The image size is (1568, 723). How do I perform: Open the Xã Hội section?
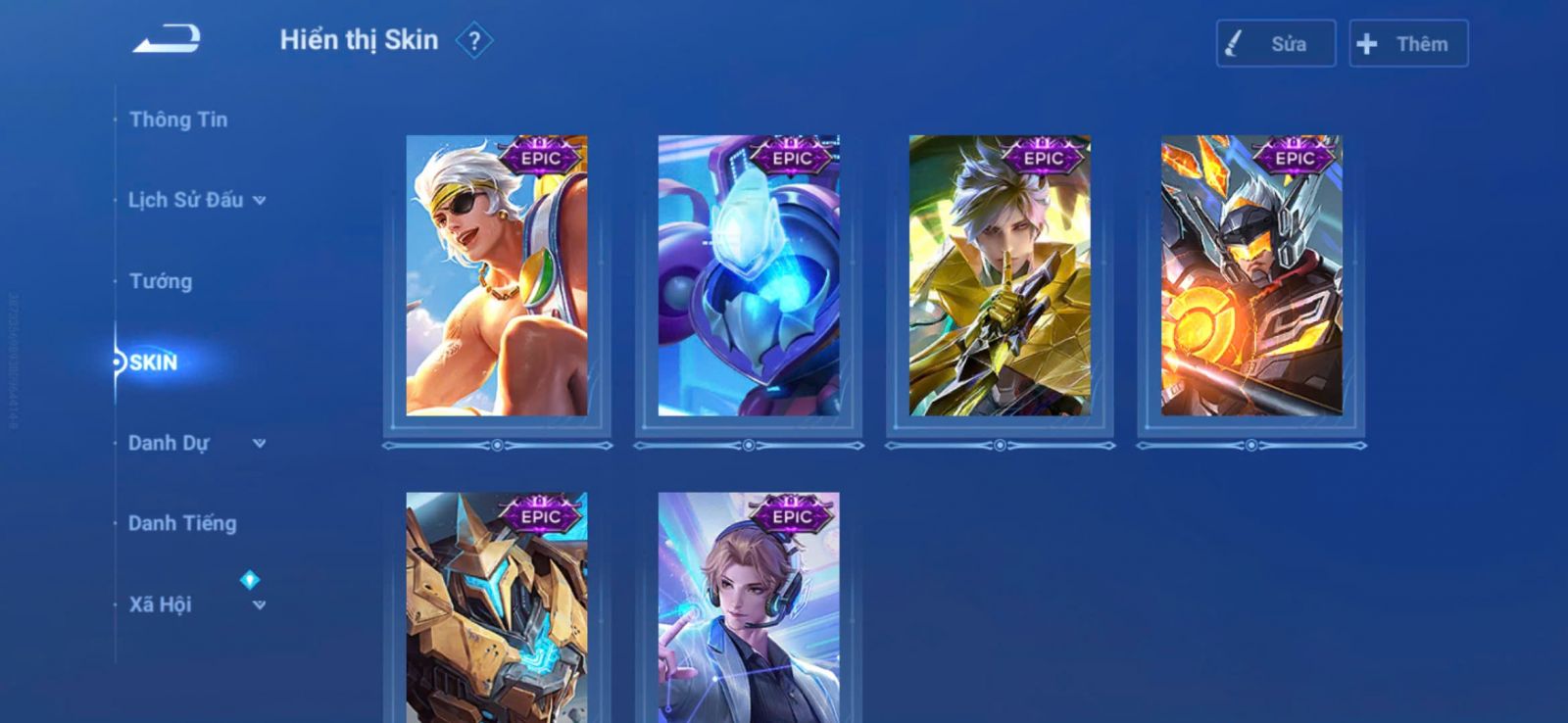click(196, 604)
